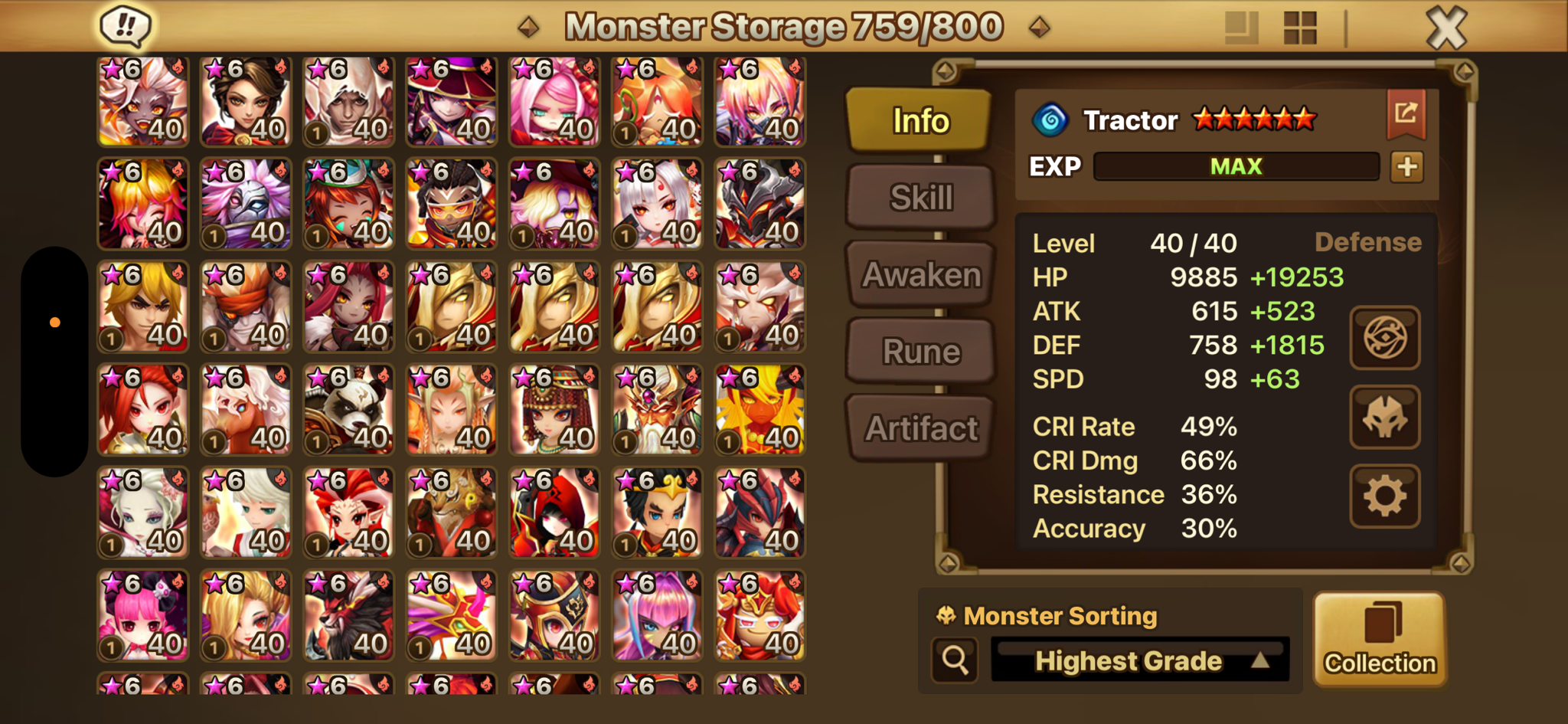The image size is (1568, 724).
Task: Click the share icon next to Tractor
Action: [x=1406, y=114]
